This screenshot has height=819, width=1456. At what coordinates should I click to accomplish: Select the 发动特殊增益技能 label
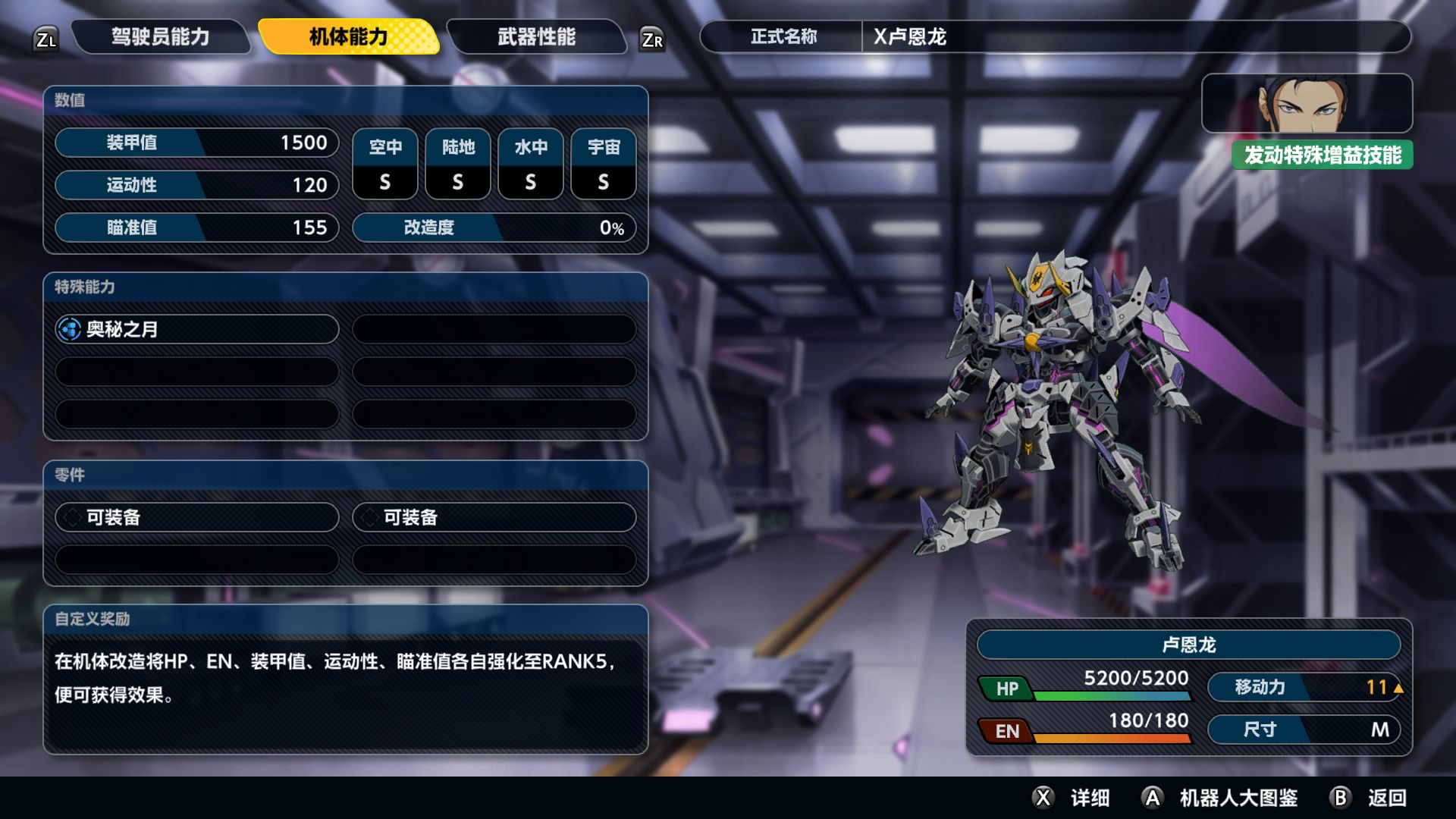(1322, 155)
